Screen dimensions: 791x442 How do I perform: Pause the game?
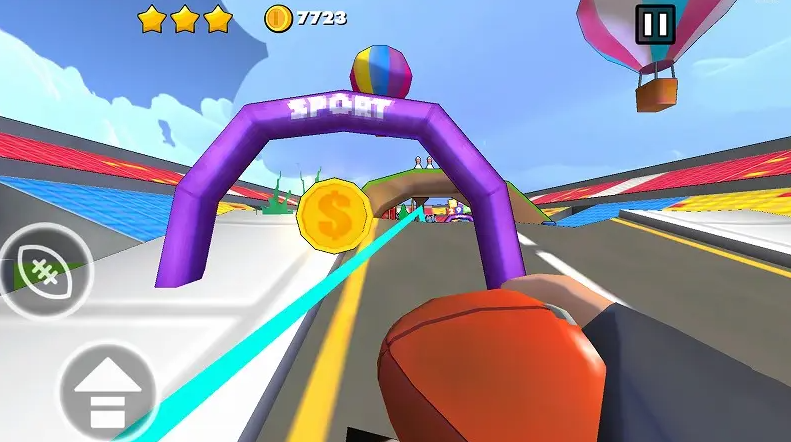[x=655, y=23]
